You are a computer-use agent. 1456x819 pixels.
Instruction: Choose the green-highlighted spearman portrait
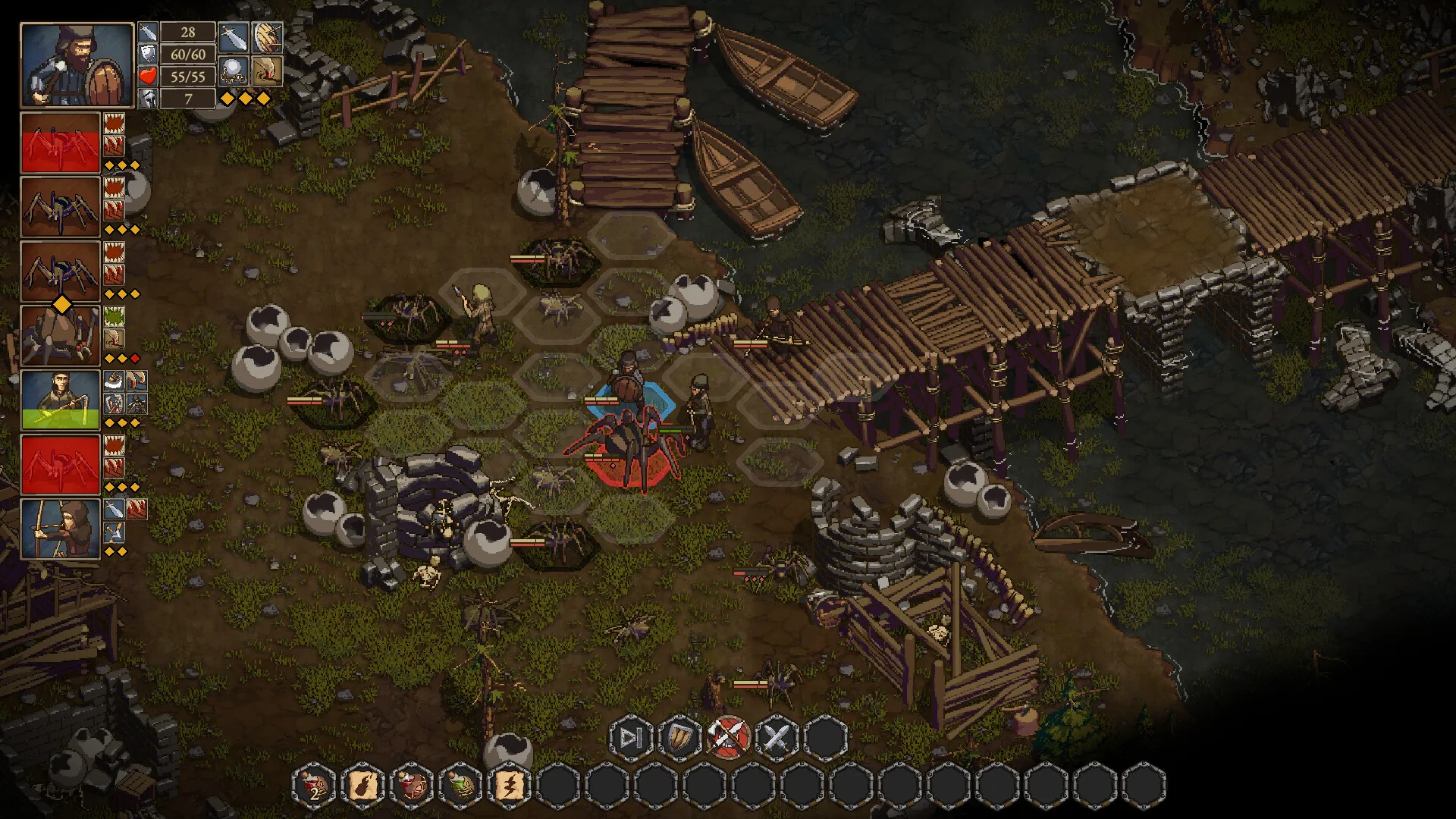[x=60, y=400]
